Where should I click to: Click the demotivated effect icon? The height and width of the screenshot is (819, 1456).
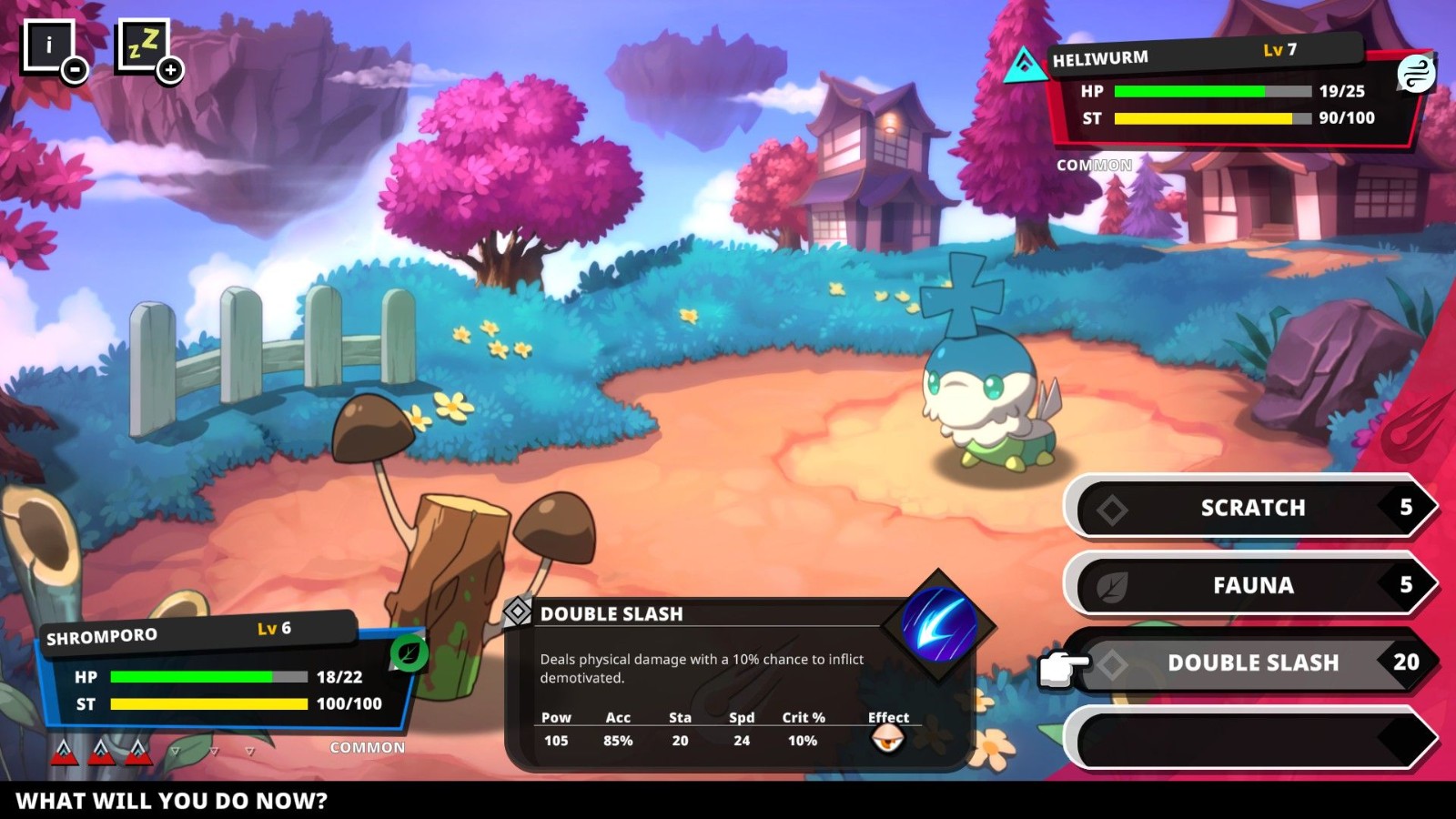point(887,740)
